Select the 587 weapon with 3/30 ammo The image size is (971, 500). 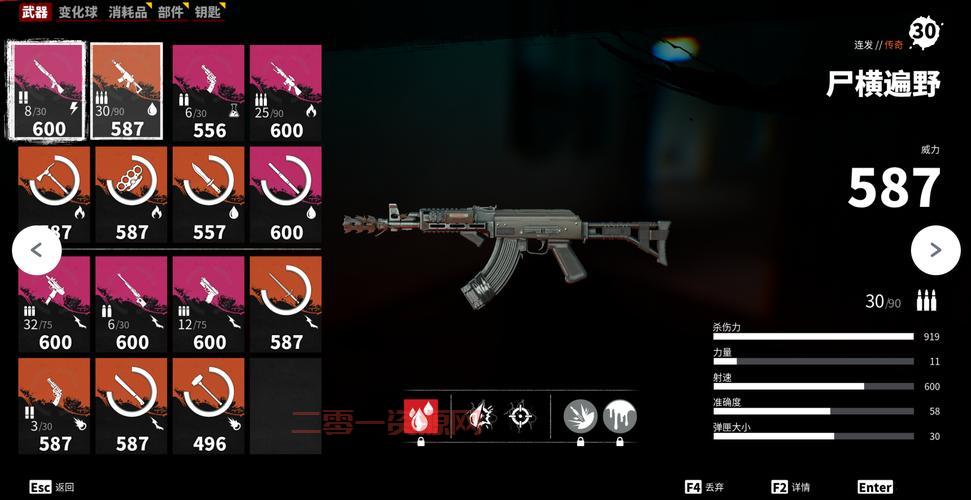tap(55, 405)
